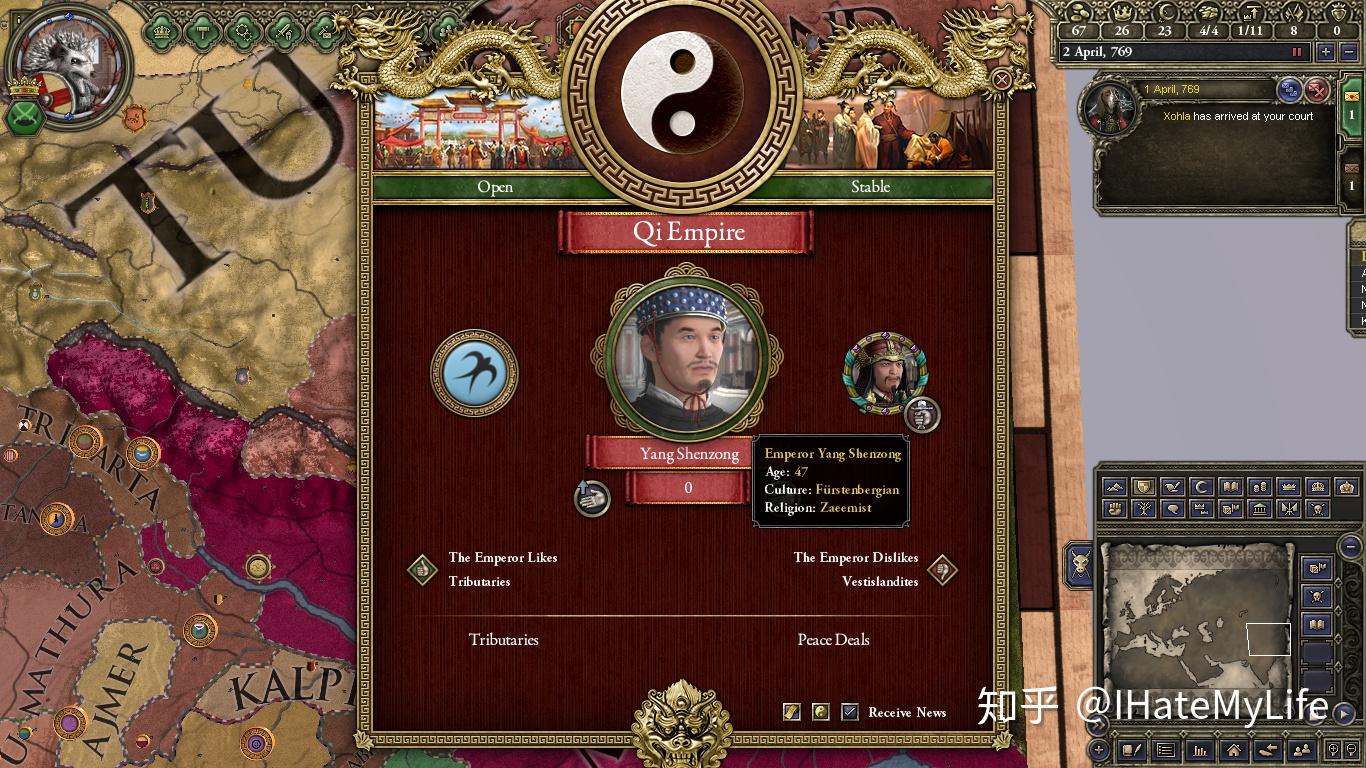The height and width of the screenshot is (768, 1366).
Task: Select the small advisor portrait beside the emperor
Action: [885, 373]
